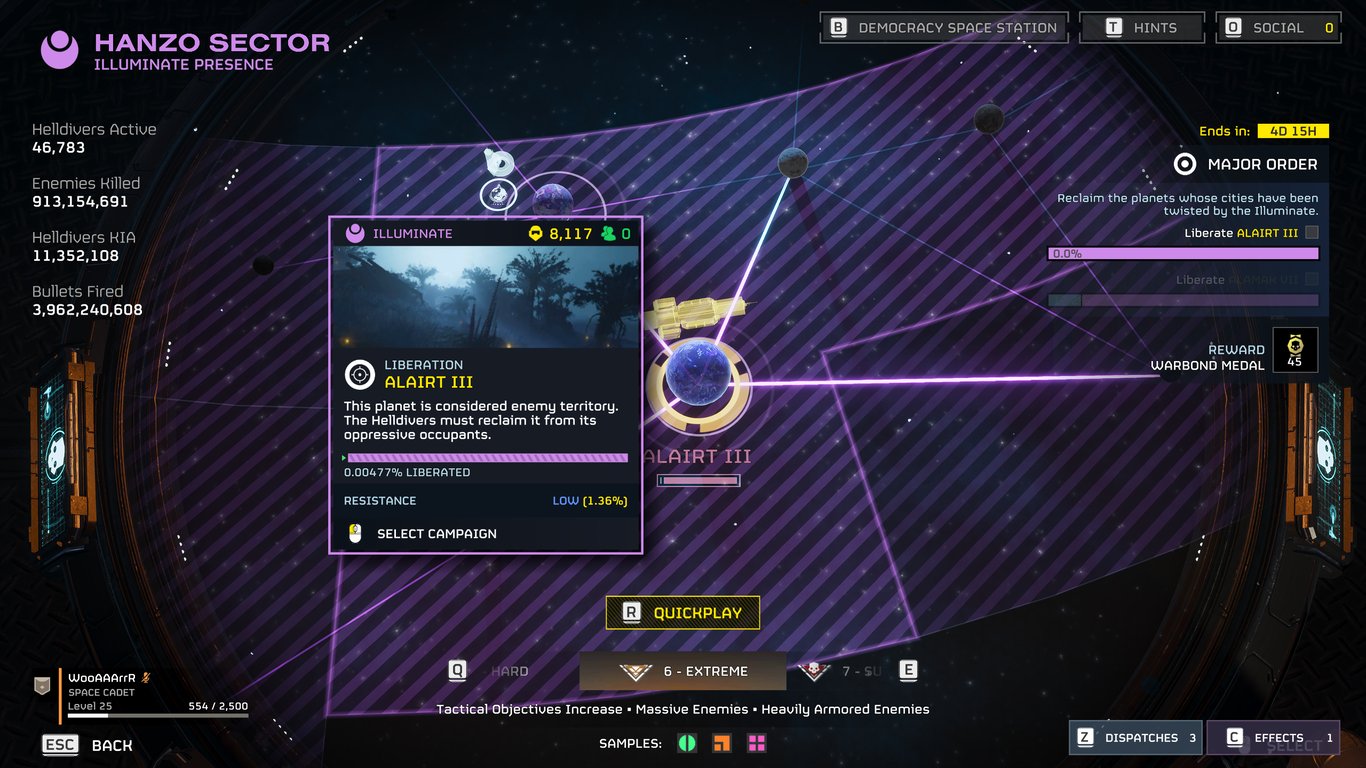Show the Hints panel
The height and width of the screenshot is (768, 1366).
point(1141,28)
